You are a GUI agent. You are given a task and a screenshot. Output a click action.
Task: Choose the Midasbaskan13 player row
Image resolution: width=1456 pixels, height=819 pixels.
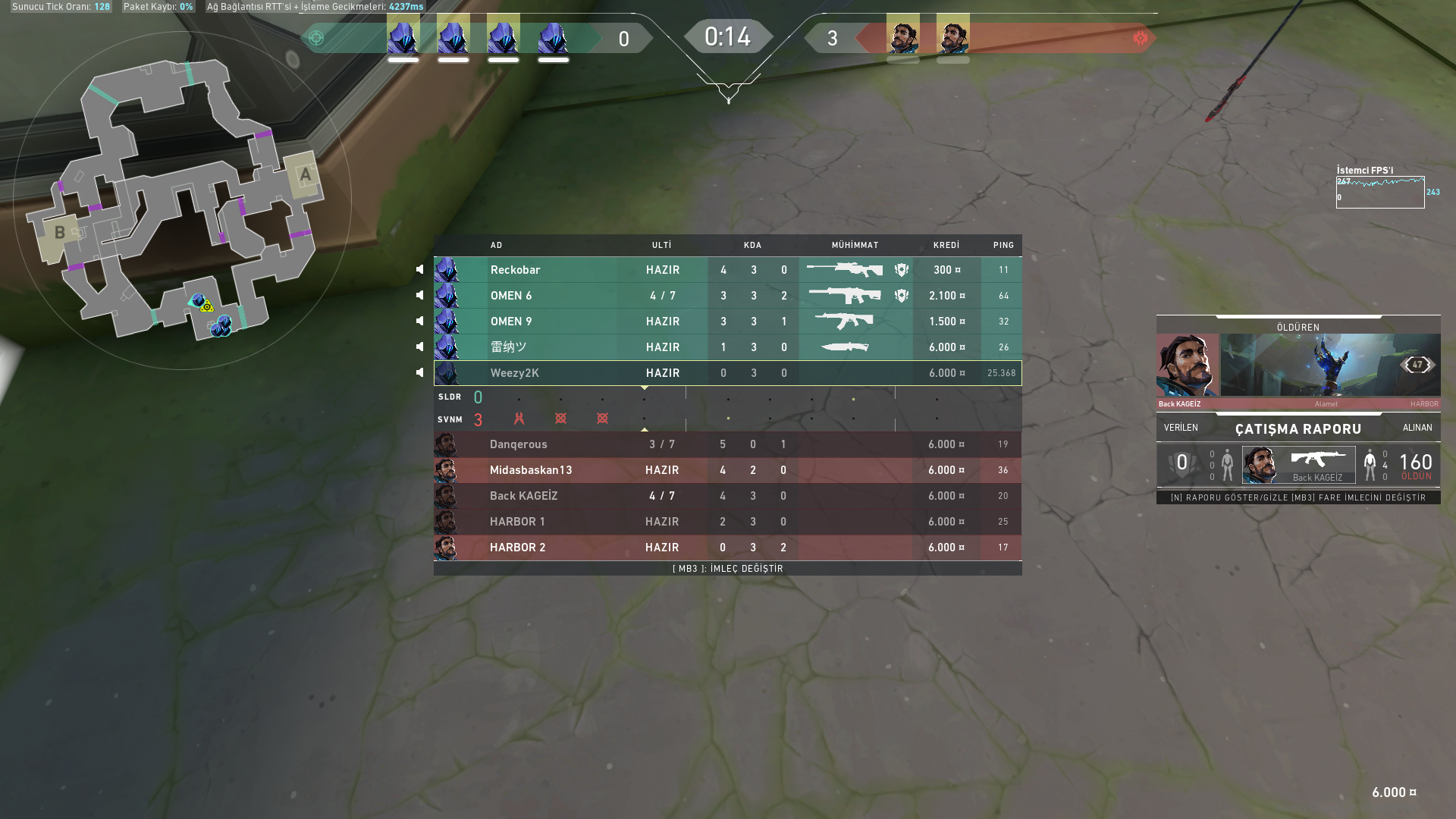(x=726, y=470)
